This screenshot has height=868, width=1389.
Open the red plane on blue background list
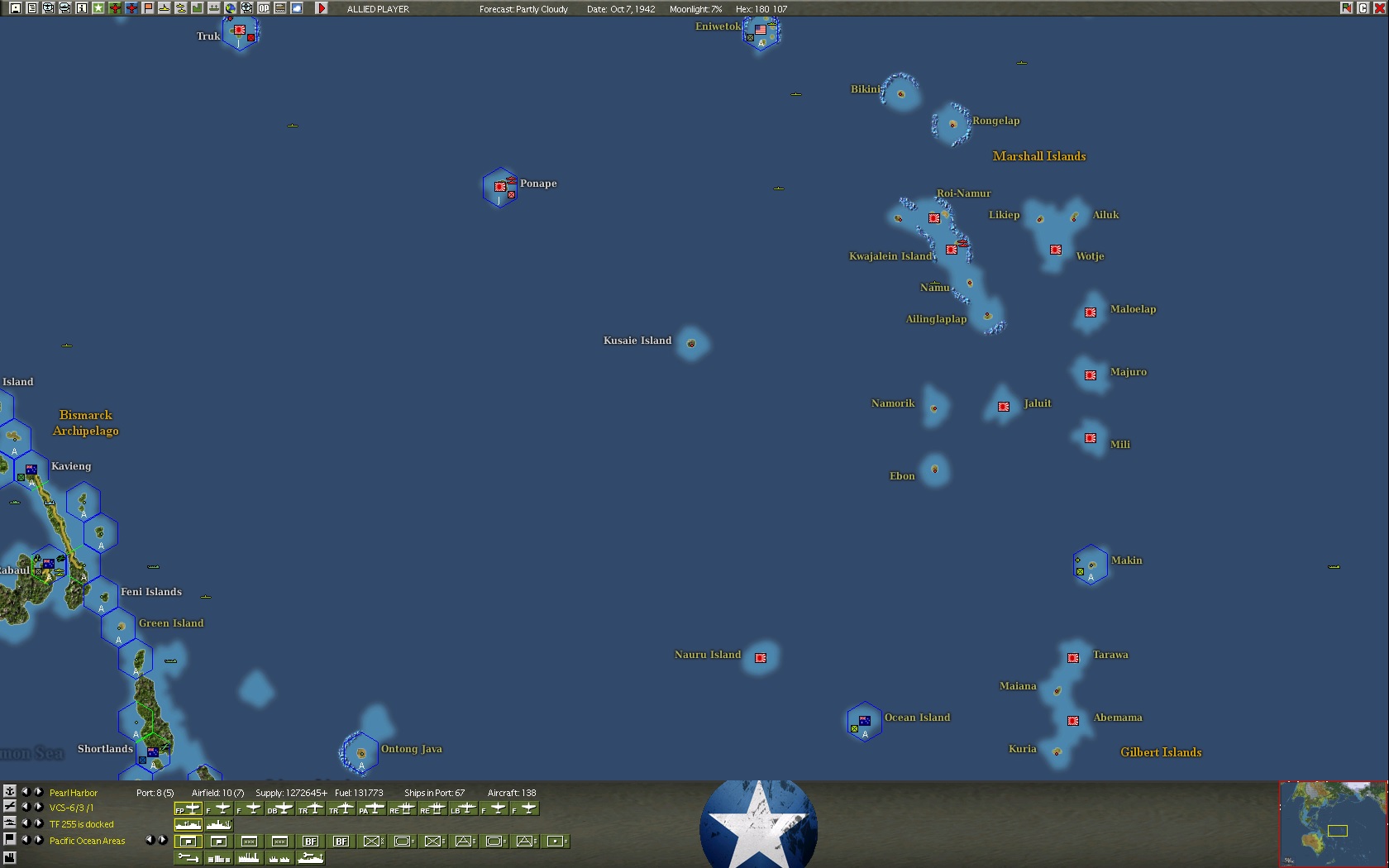click(131, 8)
